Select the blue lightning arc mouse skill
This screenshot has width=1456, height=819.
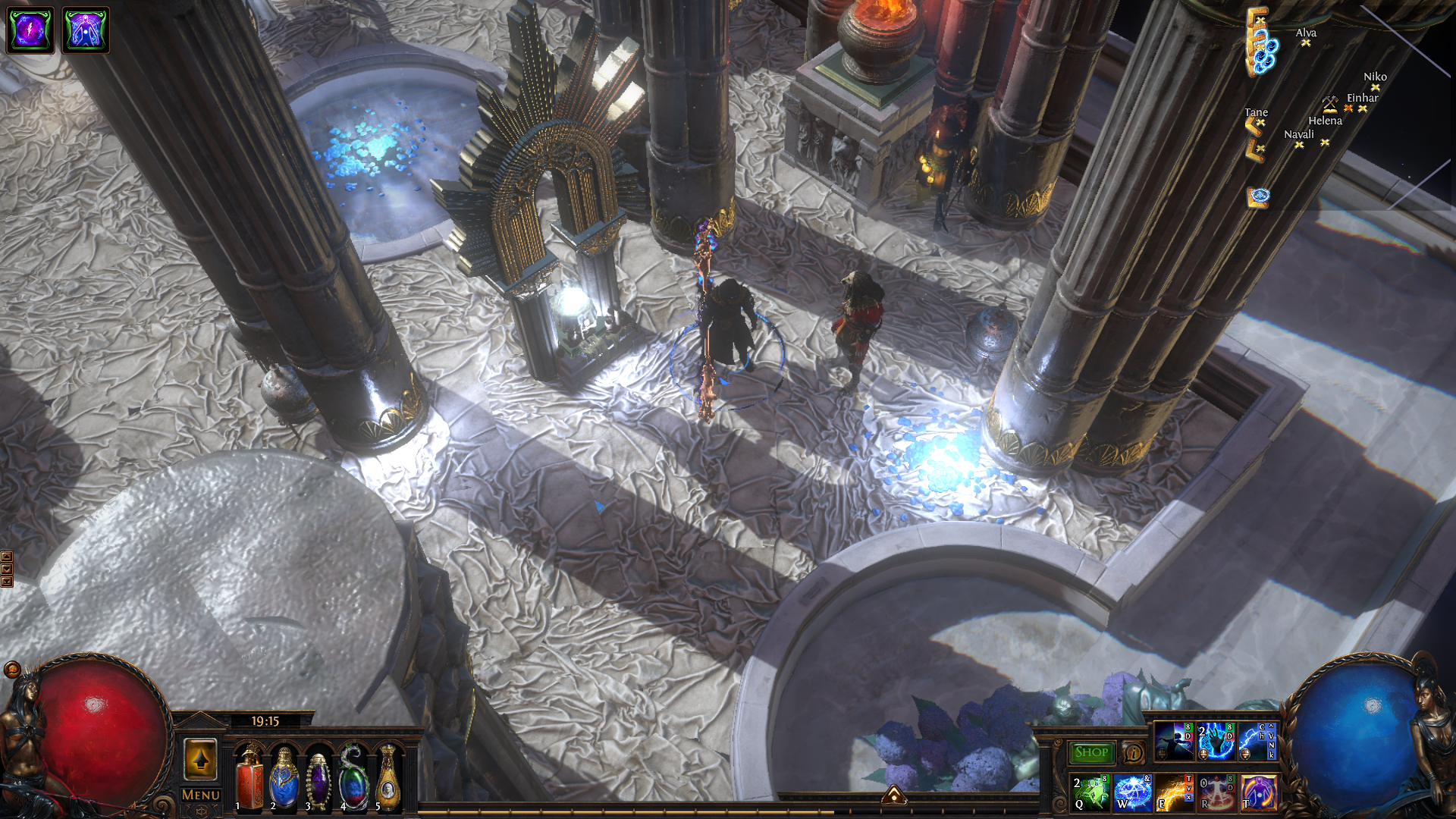1258,741
